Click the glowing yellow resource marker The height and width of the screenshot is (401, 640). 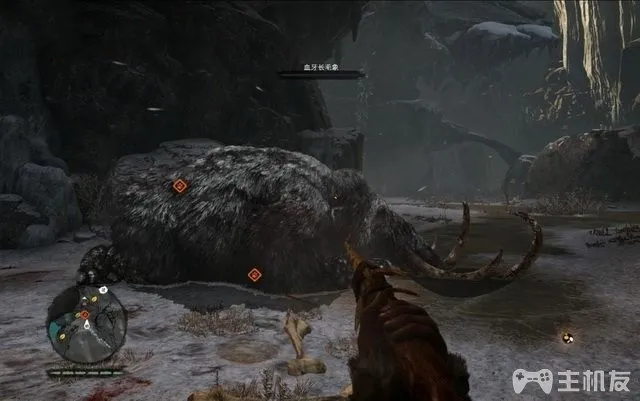tap(567, 338)
